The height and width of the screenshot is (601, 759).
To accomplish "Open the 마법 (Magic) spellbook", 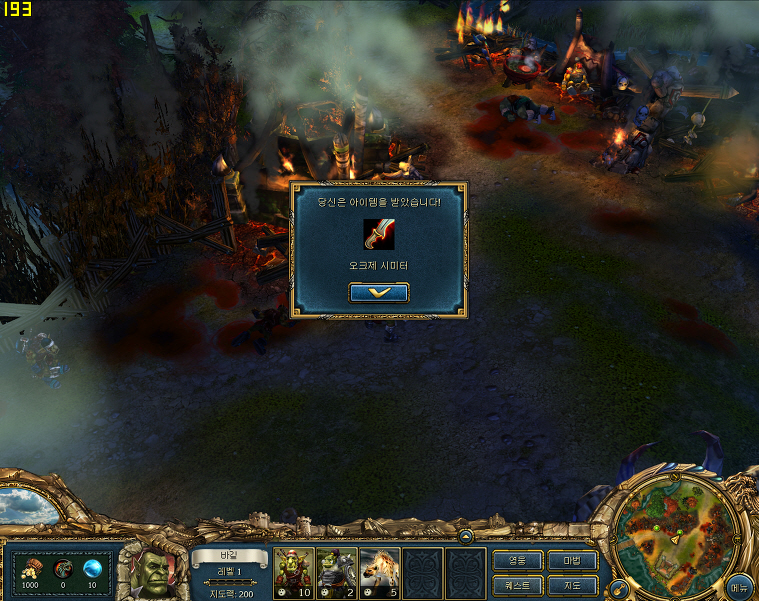I will pyautogui.click(x=573, y=561).
